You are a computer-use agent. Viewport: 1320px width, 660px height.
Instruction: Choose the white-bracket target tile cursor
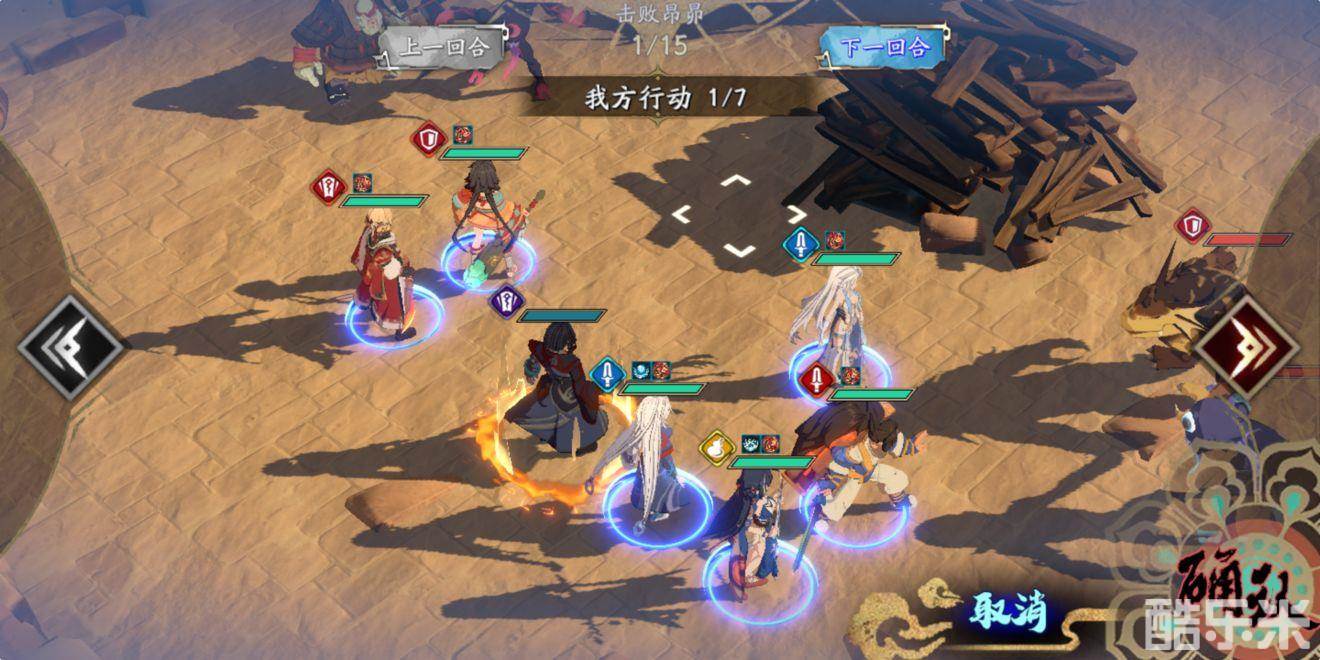[738, 215]
